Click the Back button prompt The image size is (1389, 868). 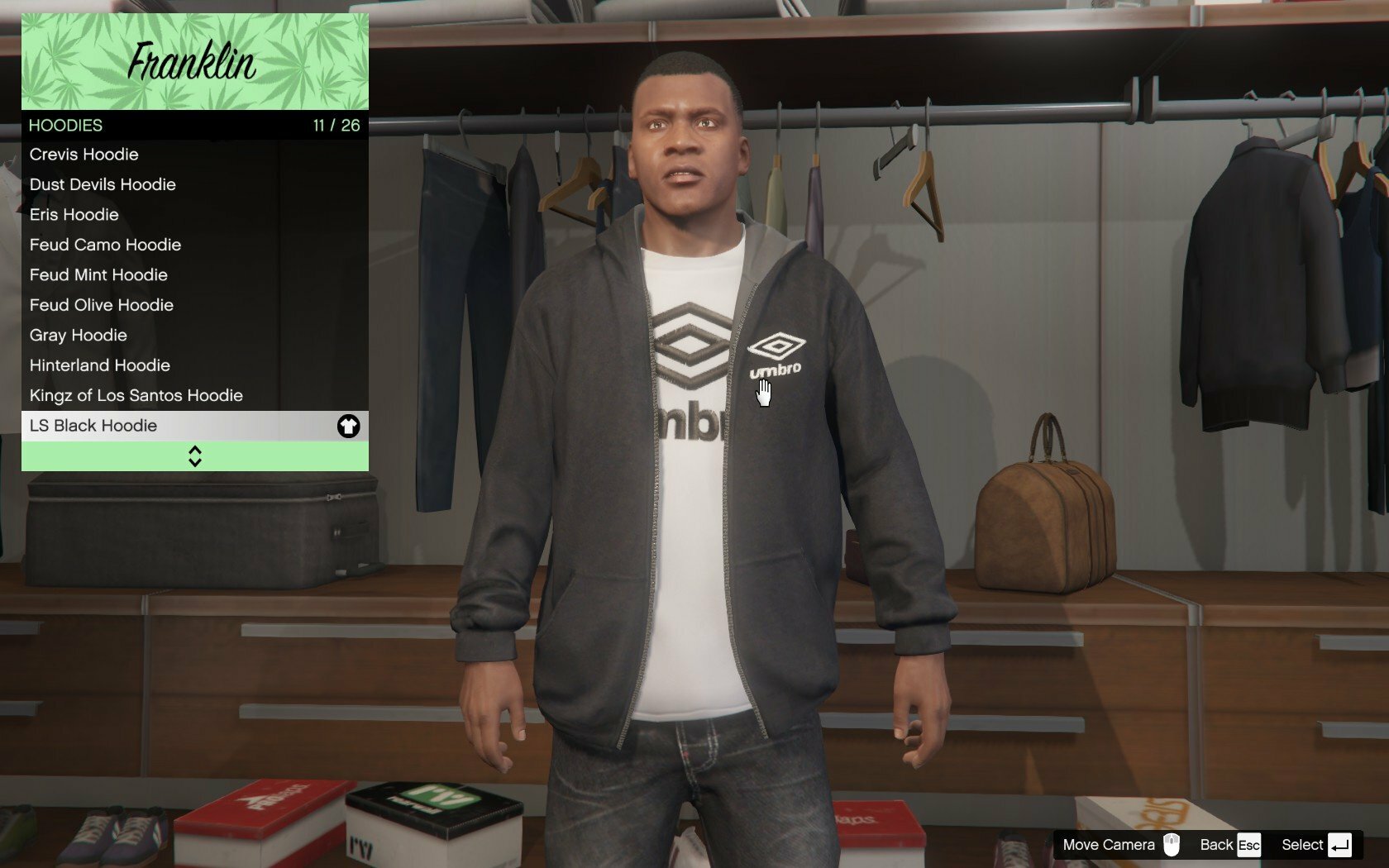click(x=1229, y=845)
